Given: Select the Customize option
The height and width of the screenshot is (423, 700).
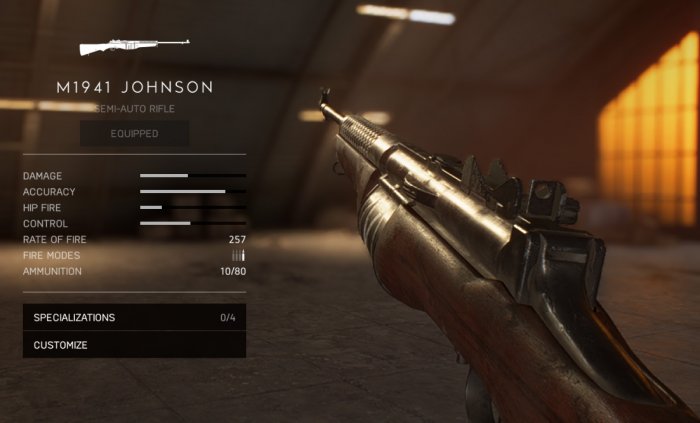Looking at the screenshot, I should pyautogui.click(x=134, y=345).
